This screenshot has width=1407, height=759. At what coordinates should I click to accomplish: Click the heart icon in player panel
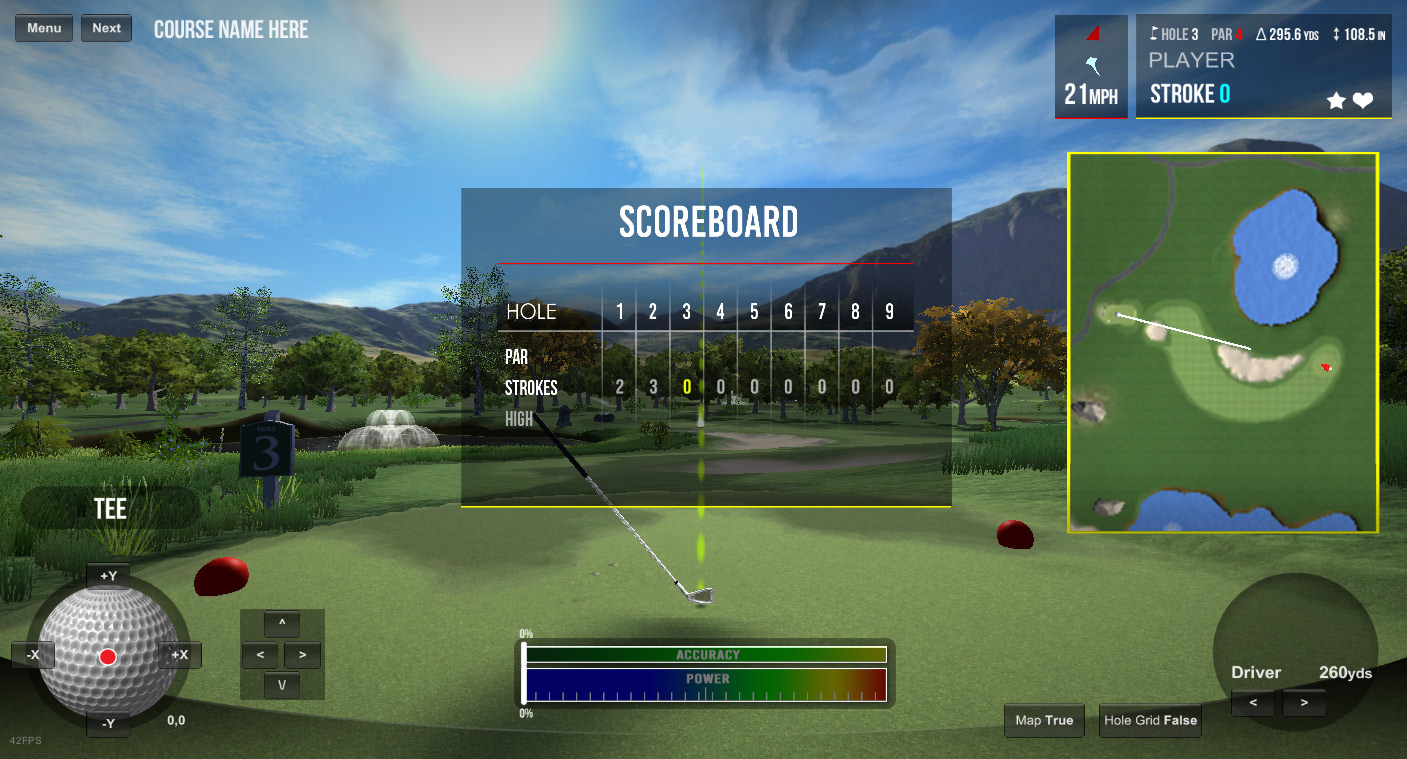(1363, 100)
